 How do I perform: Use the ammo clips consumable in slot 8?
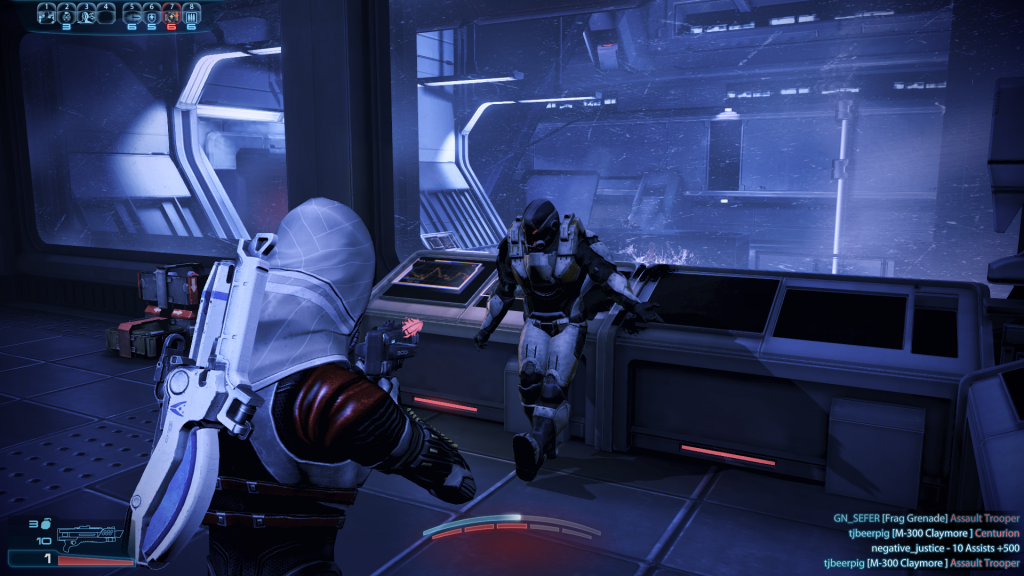click(191, 14)
